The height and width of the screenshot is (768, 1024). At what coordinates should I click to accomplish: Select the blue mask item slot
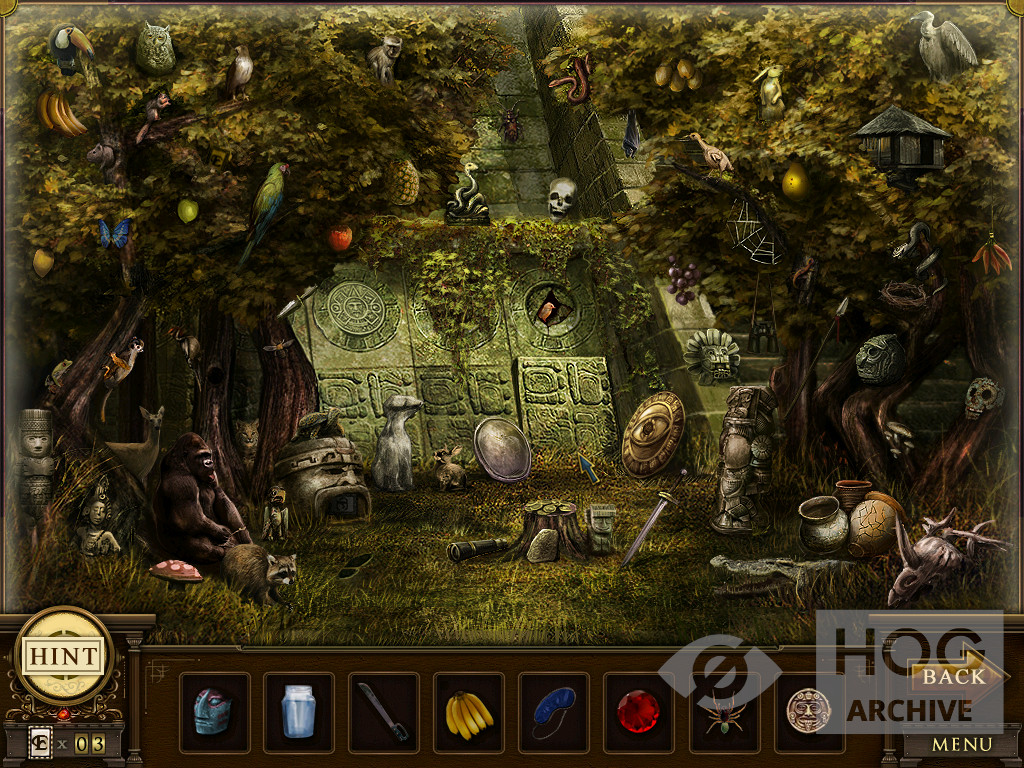pyautogui.click(x=214, y=712)
